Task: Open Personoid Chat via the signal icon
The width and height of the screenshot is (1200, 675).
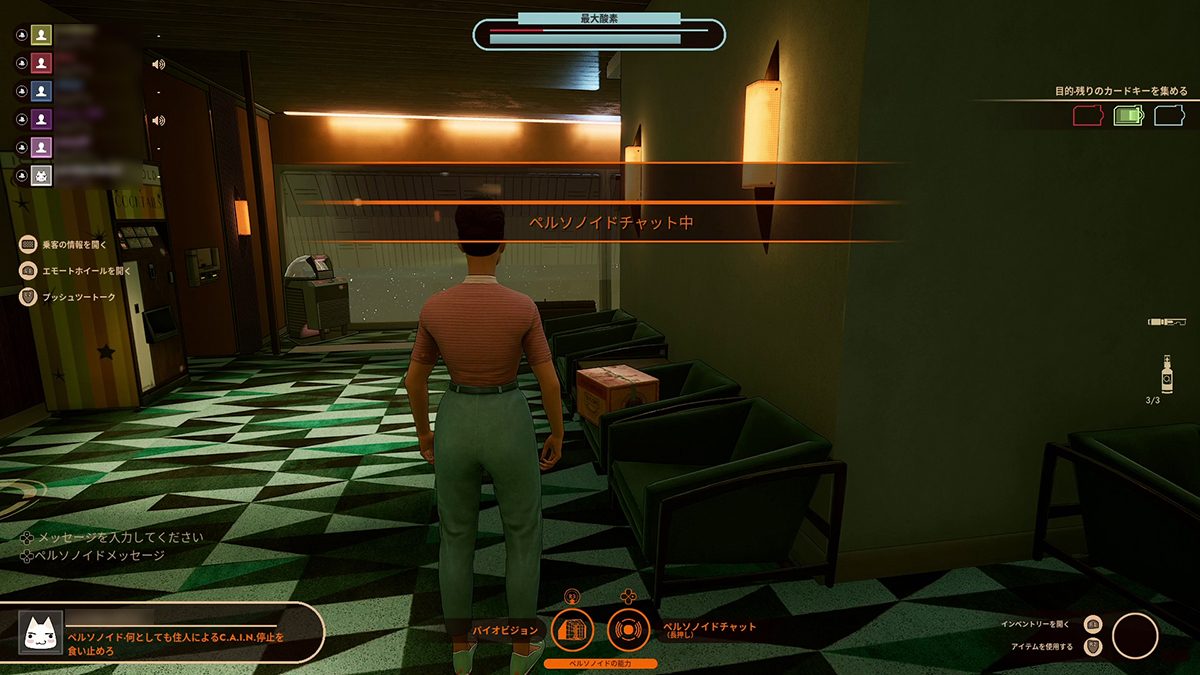Action: (629, 629)
